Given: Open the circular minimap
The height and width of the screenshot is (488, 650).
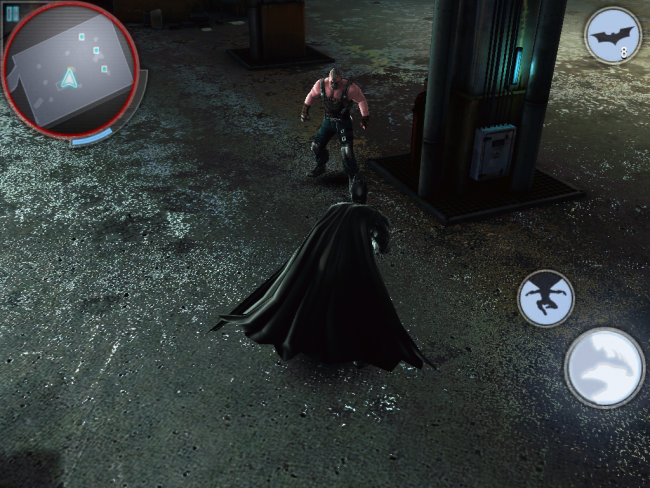Looking at the screenshot, I should pos(70,70).
